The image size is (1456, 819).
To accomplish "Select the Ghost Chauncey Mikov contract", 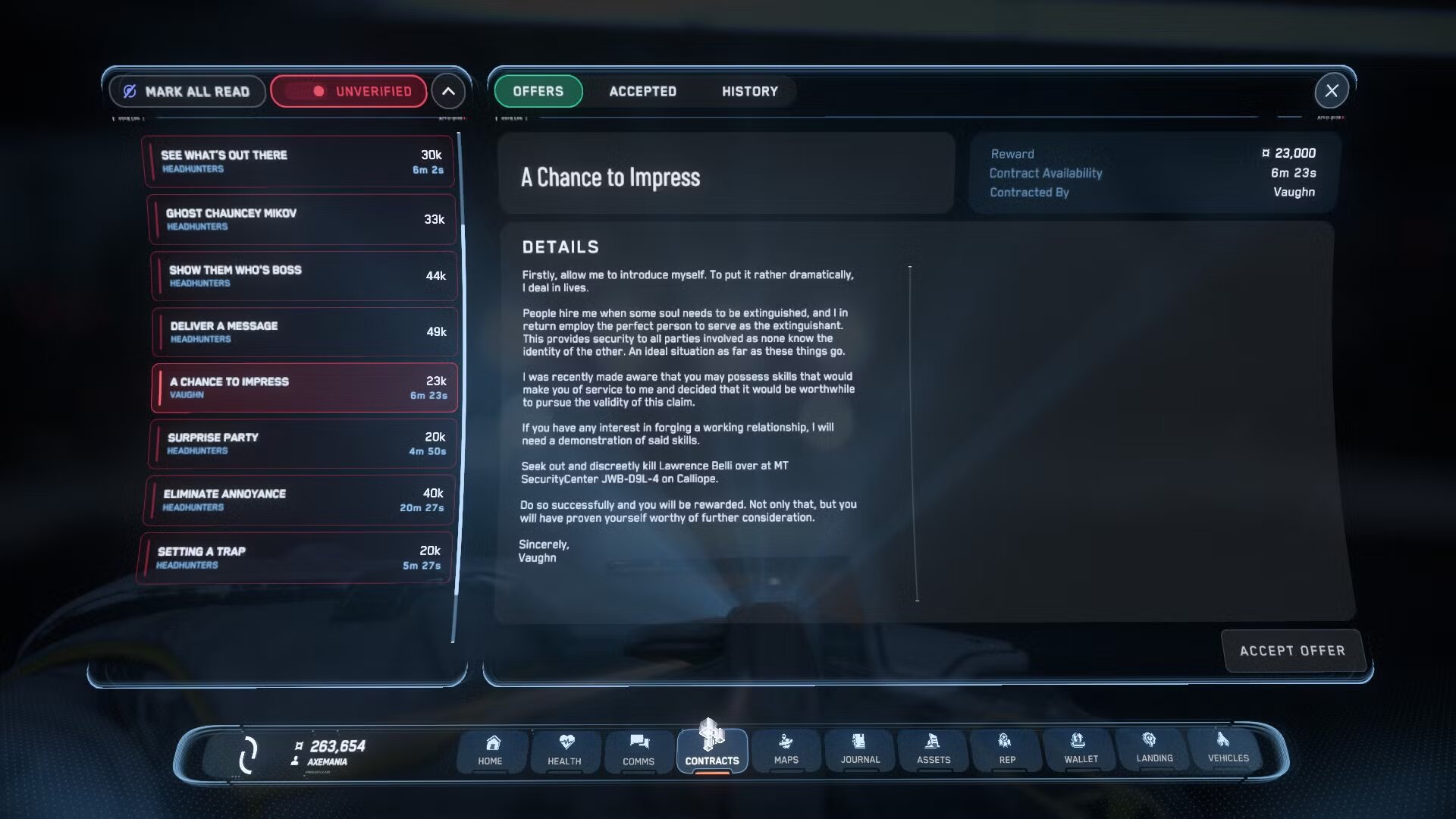I will pyautogui.click(x=301, y=218).
